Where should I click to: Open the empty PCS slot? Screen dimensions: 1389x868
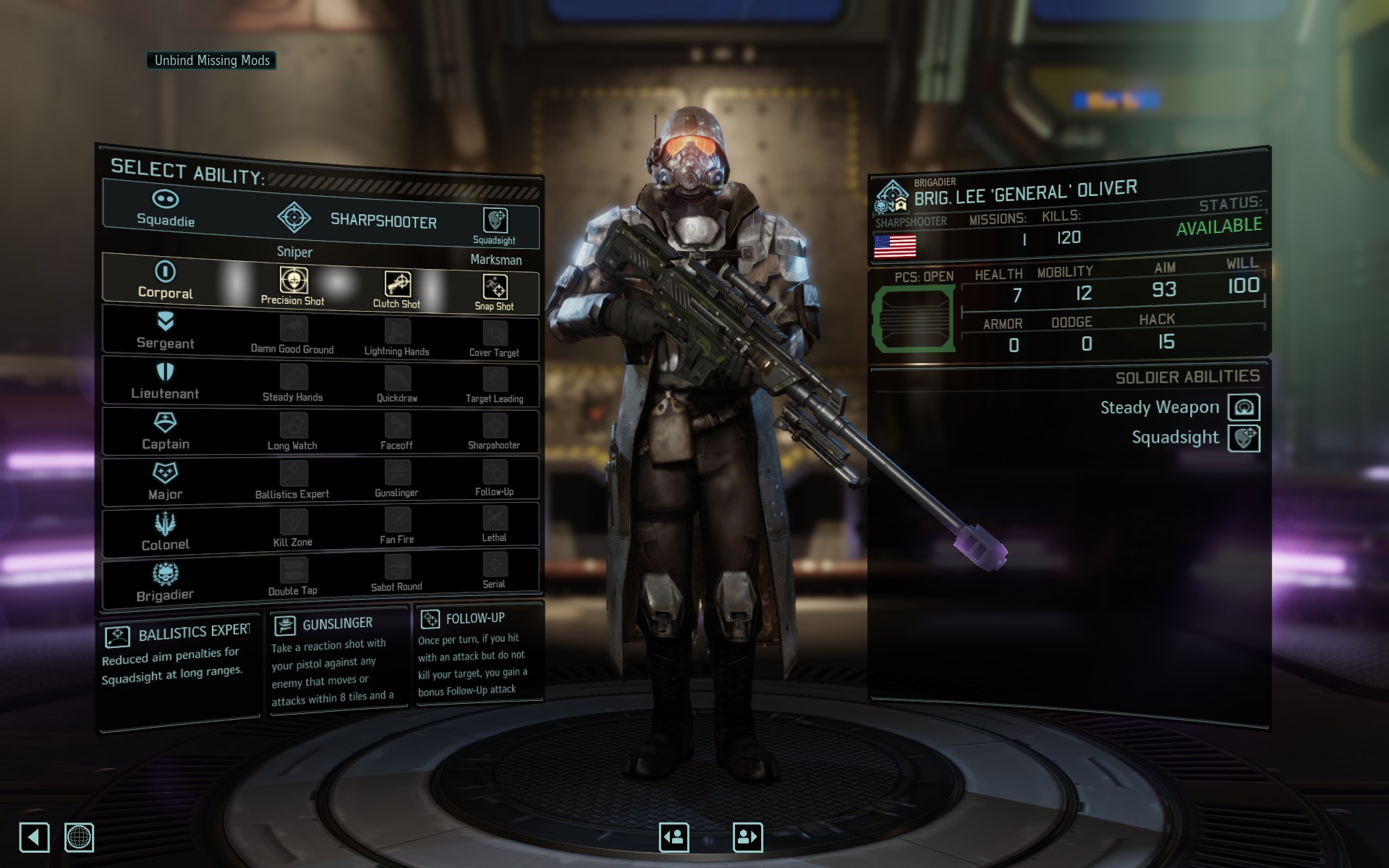[914, 318]
